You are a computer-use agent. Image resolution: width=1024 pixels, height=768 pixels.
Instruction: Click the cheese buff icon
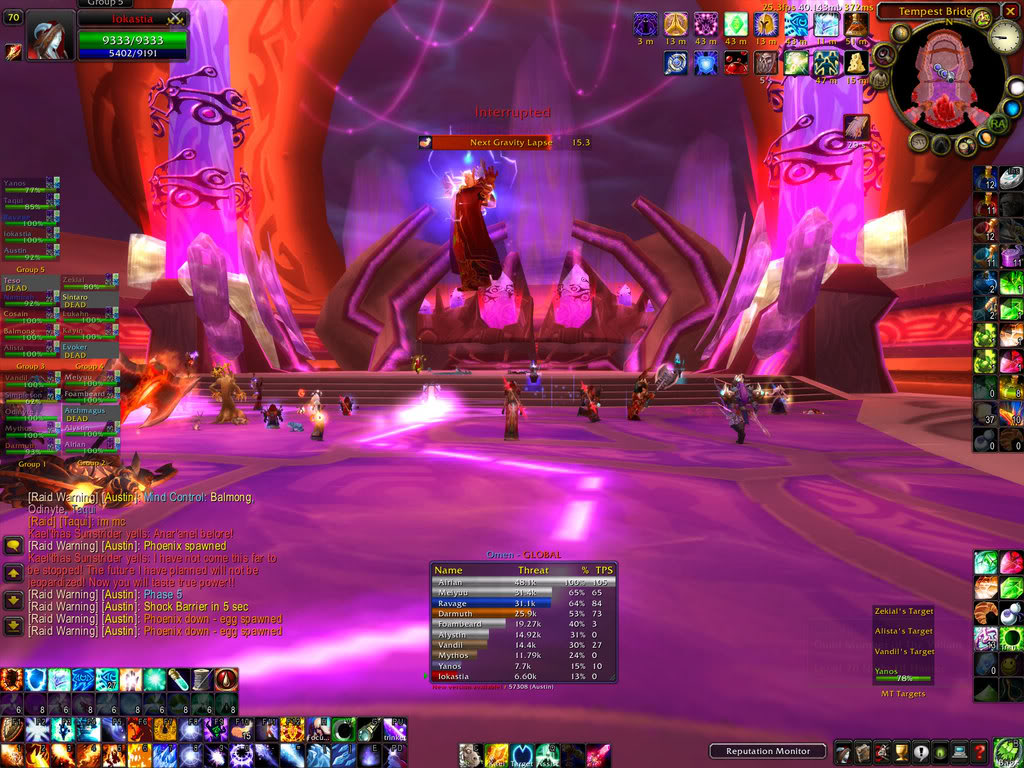[x=855, y=62]
